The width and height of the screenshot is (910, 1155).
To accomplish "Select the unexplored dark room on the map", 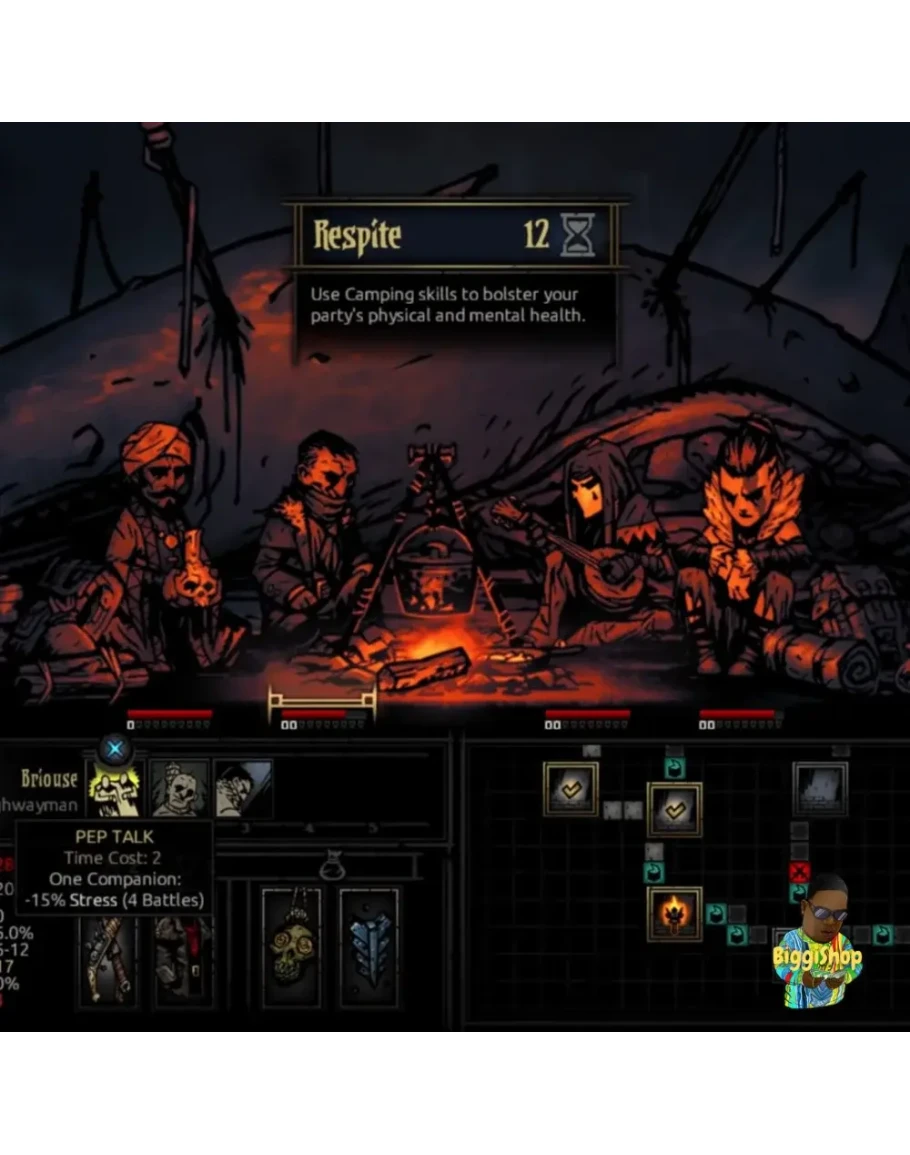I will 820,789.
